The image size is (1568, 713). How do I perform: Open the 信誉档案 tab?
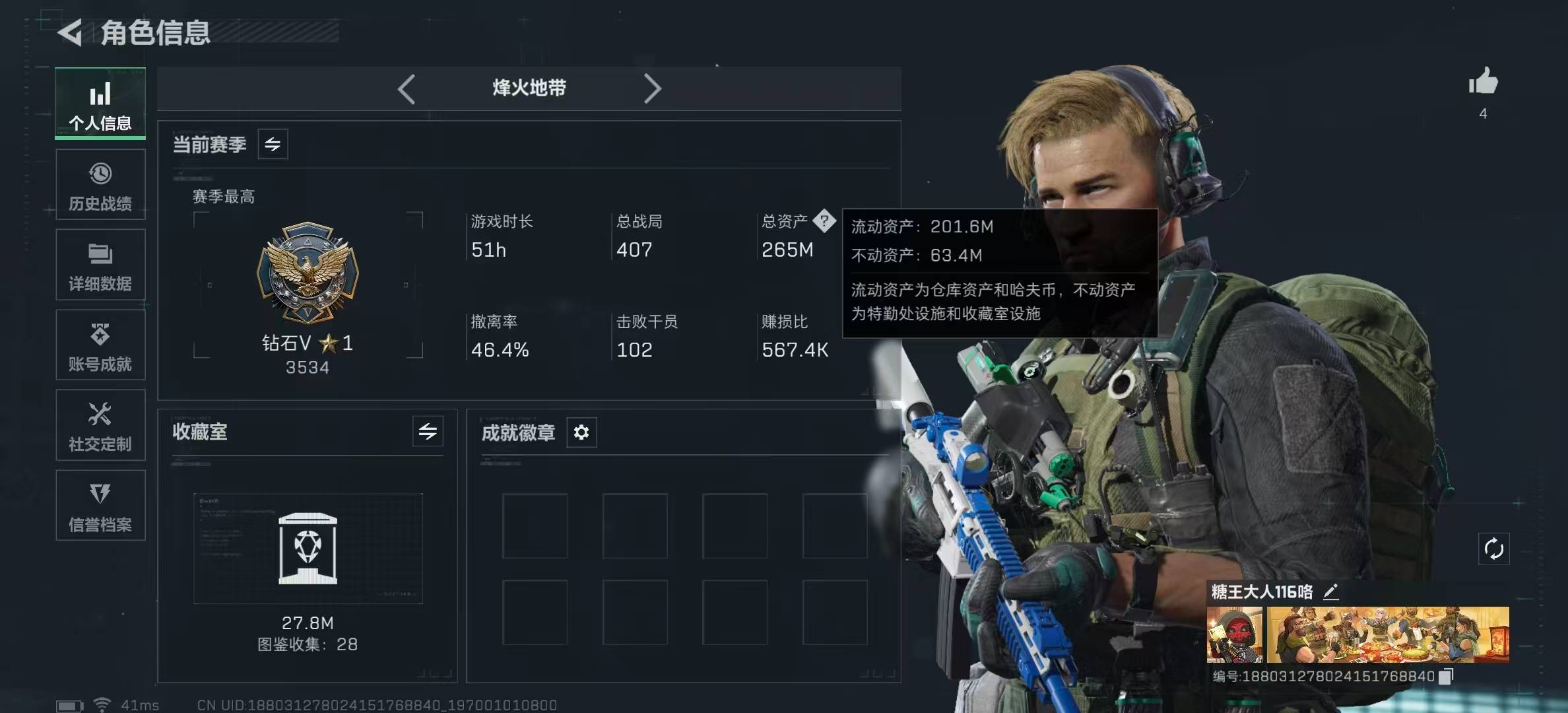coord(100,506)
